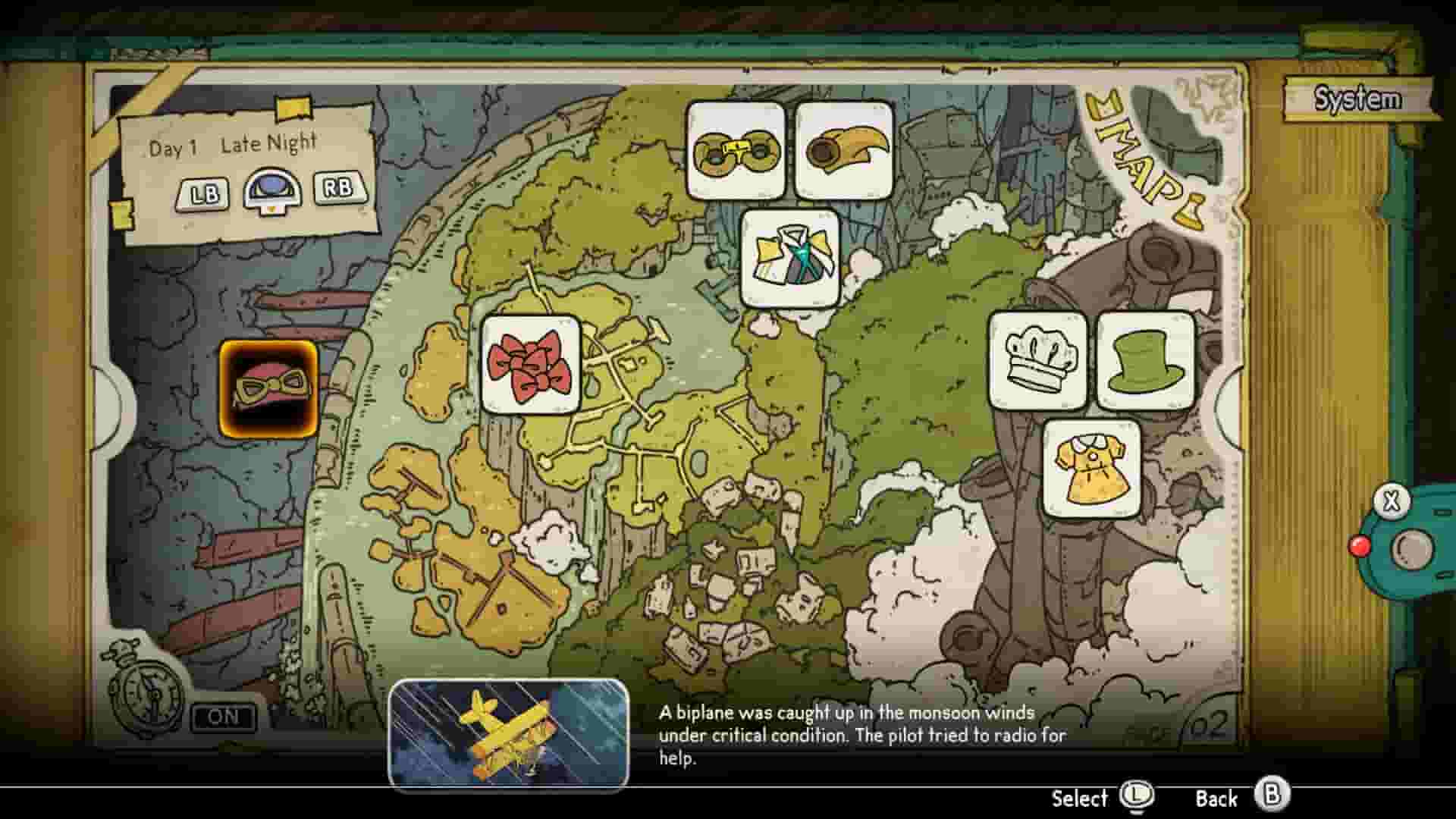Select the goggles icon on the map
Image resolution: width=1456 pixels, height=819 pixels.
(x=736, y=152)
